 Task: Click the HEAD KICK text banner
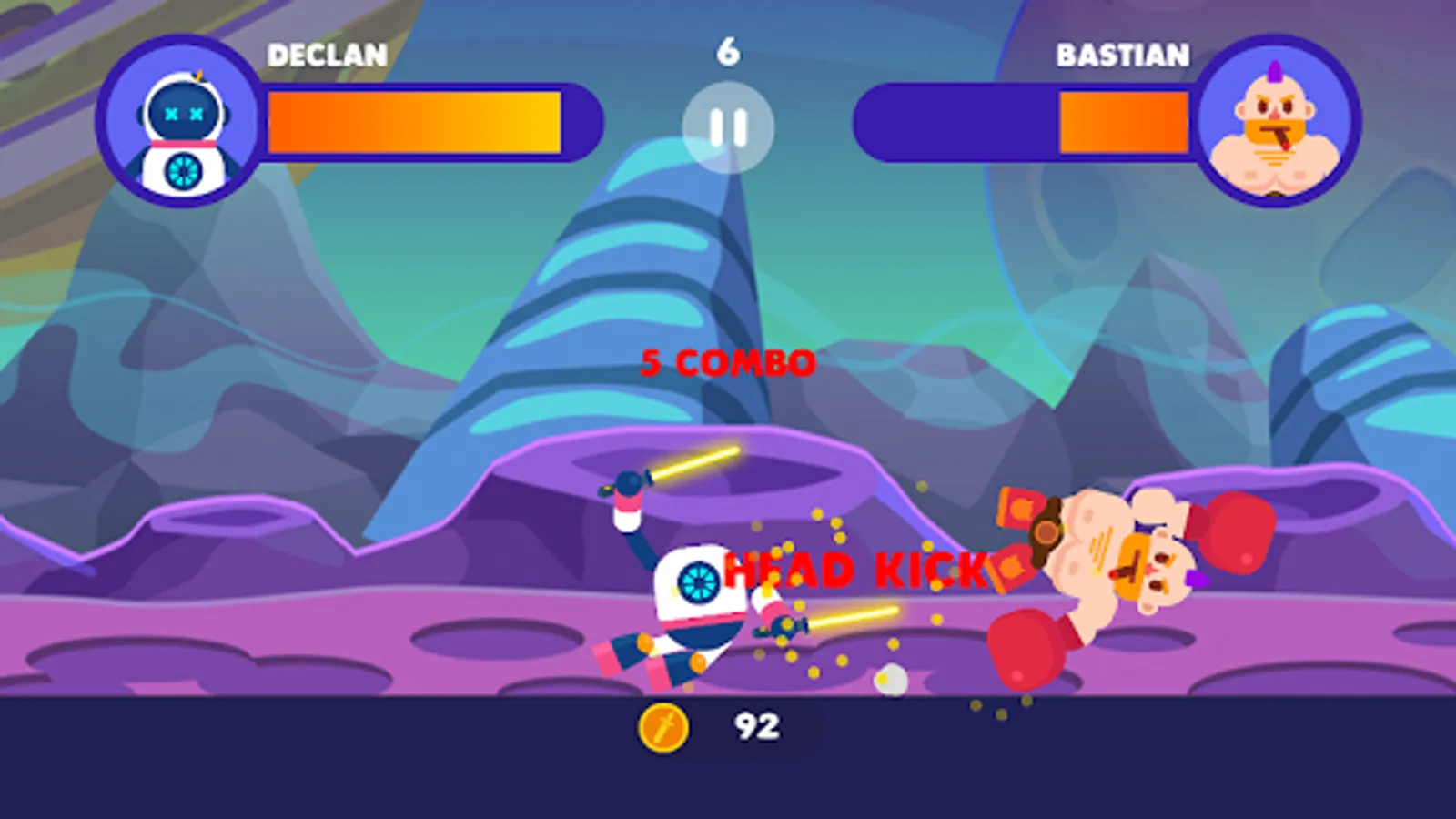pyautogui.click(x=854, y=571)
